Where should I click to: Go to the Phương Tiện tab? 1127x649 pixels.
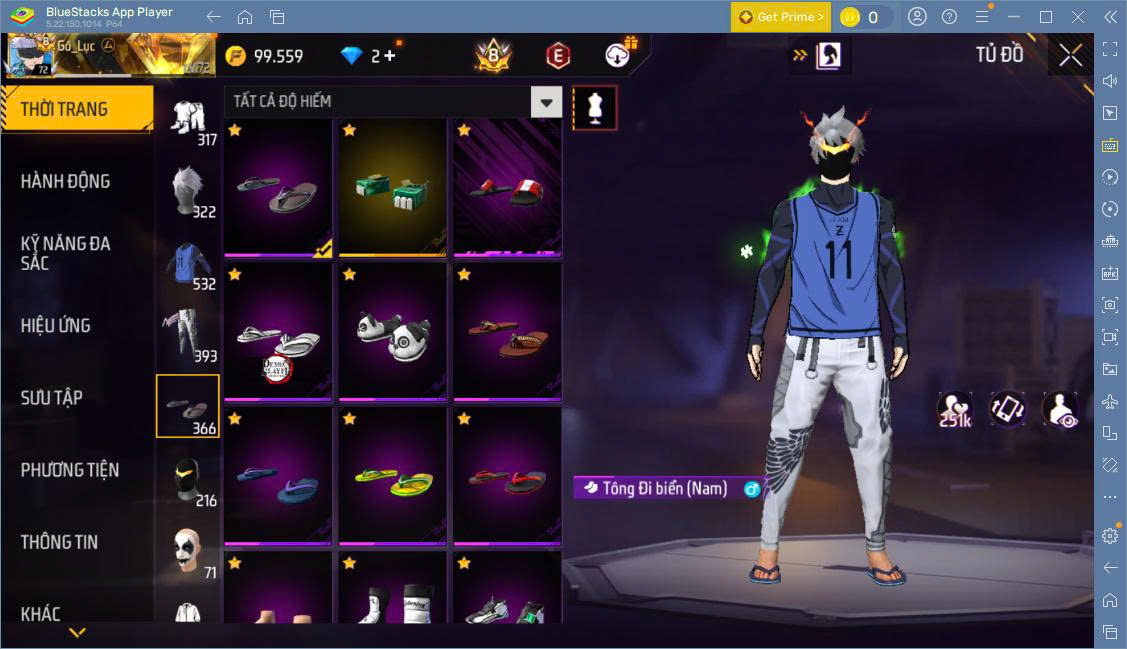click(70, 469)
